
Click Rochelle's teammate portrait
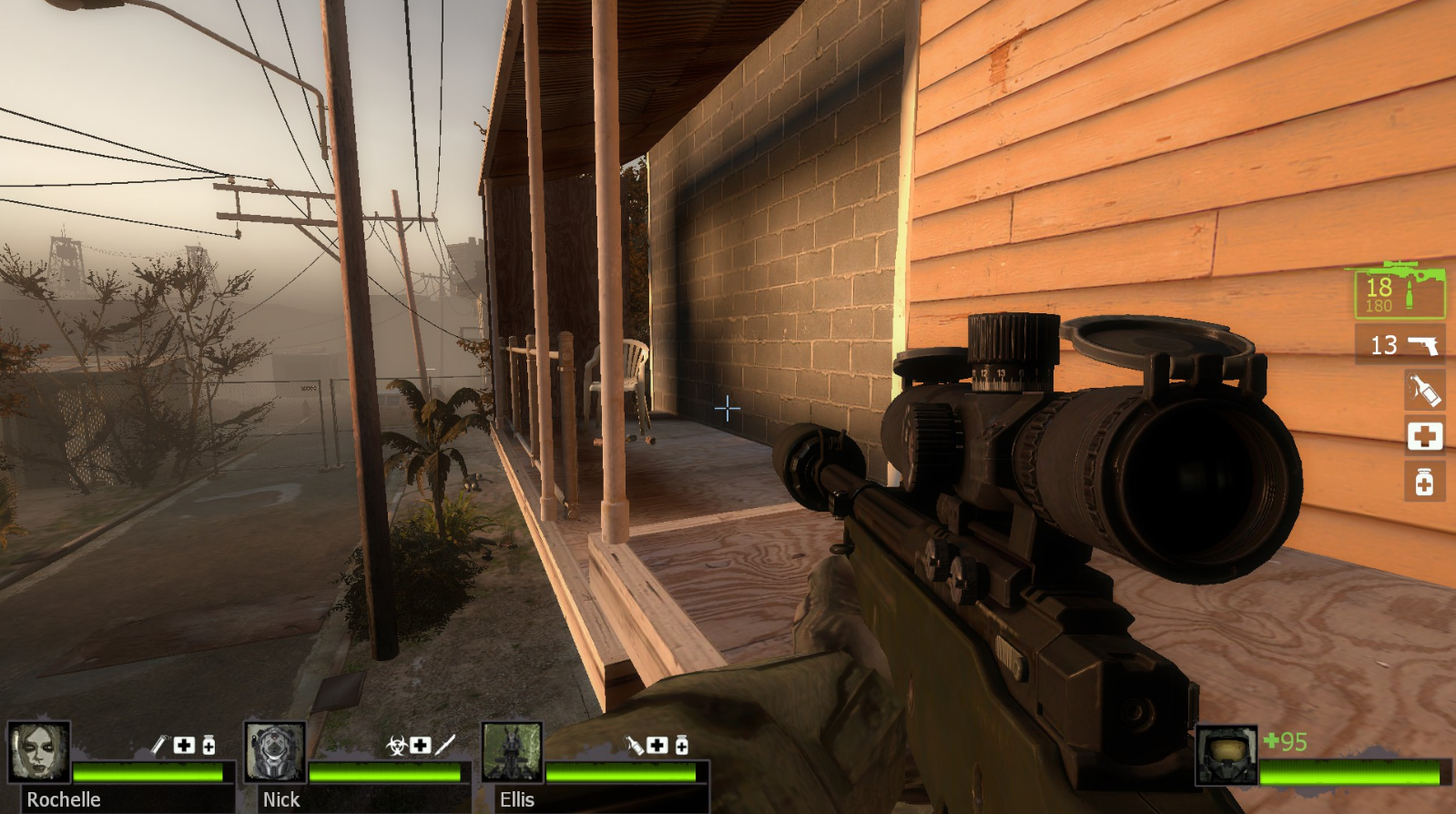point(40,751)
